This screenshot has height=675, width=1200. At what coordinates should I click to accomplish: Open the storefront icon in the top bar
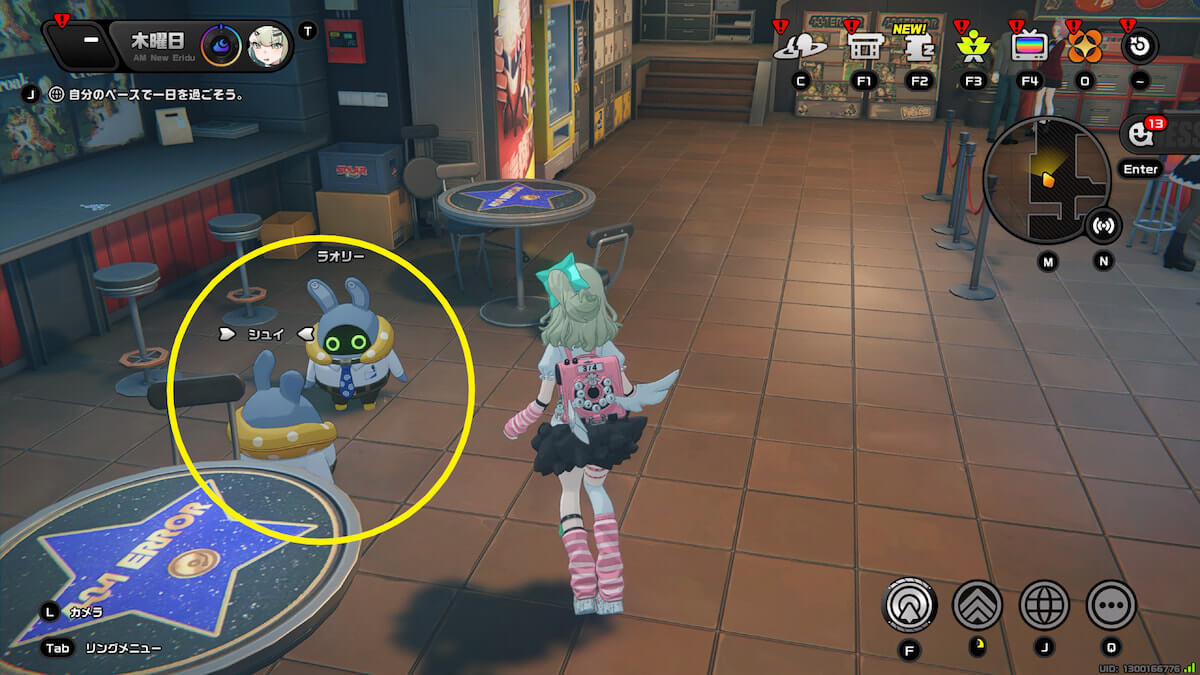[863, 45]
